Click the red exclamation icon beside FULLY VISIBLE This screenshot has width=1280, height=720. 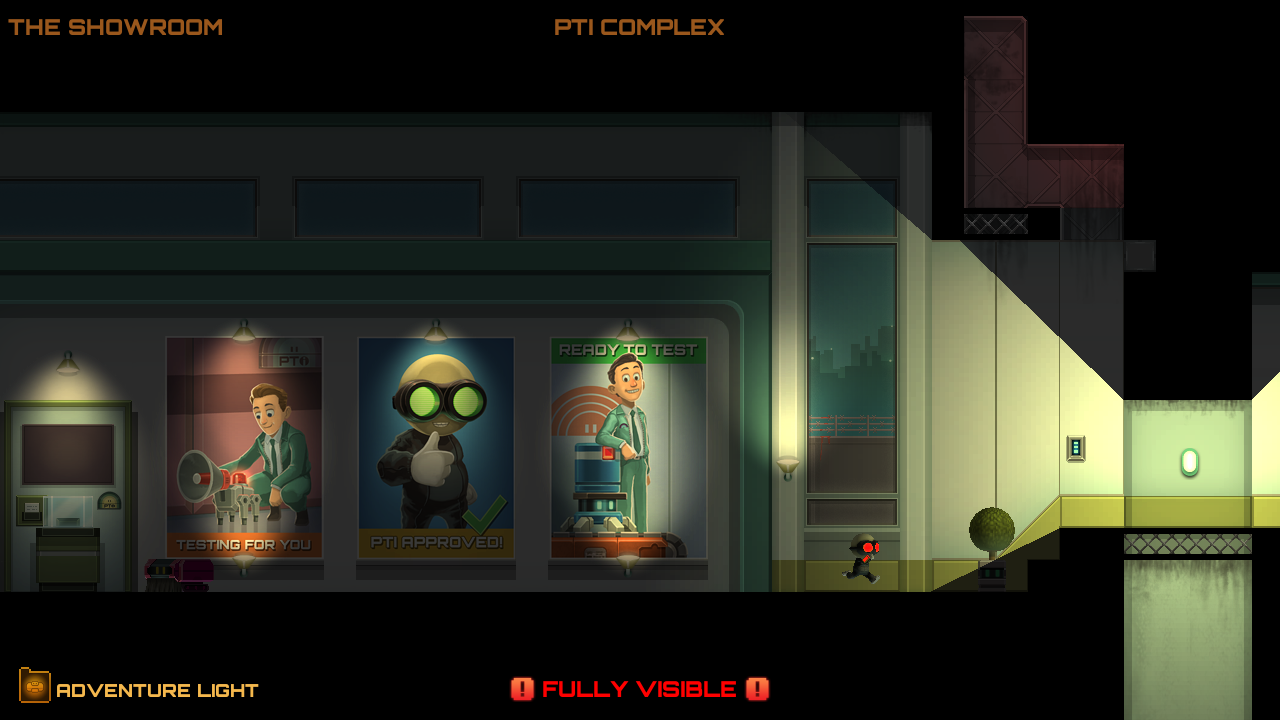click(x=523, y=689)
